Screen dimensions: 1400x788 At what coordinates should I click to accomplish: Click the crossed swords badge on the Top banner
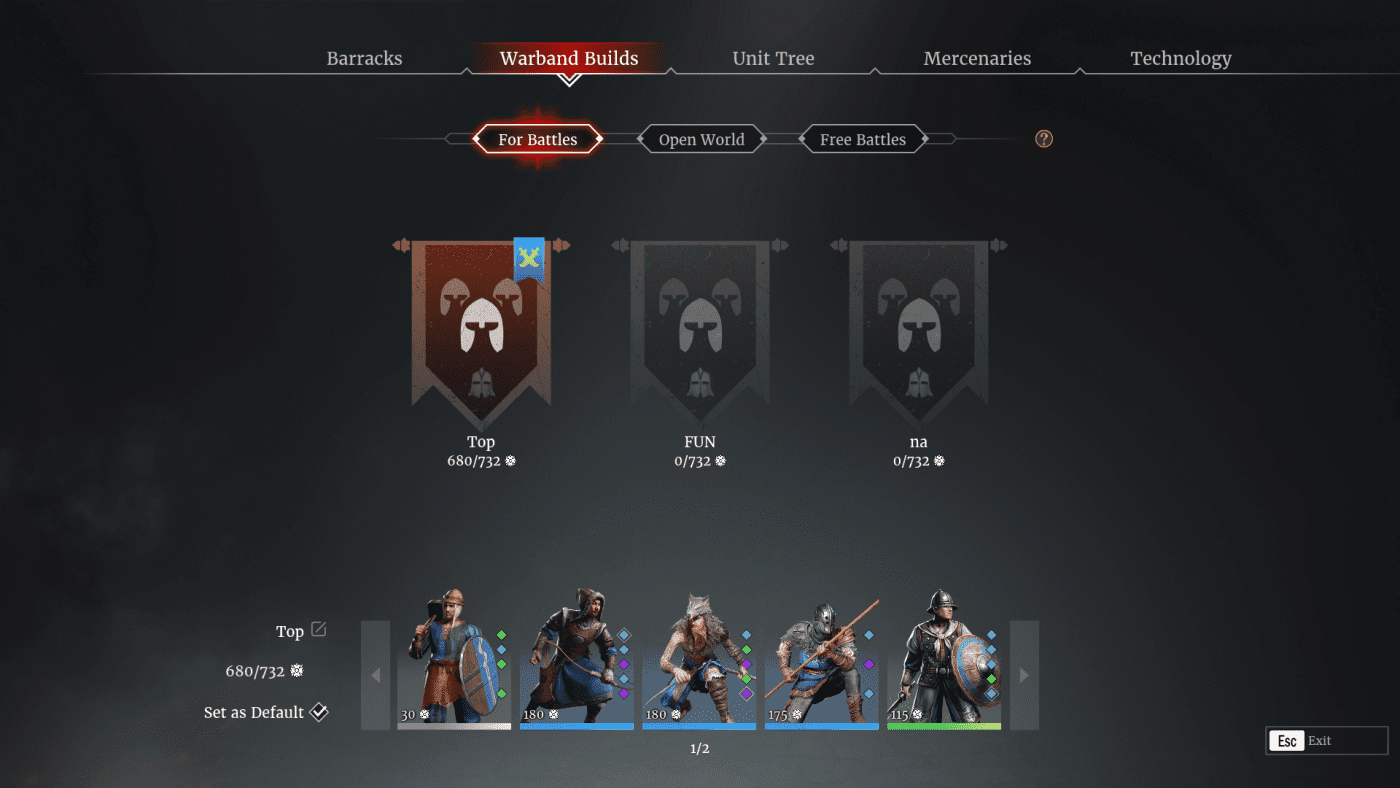tap(528, 259)
